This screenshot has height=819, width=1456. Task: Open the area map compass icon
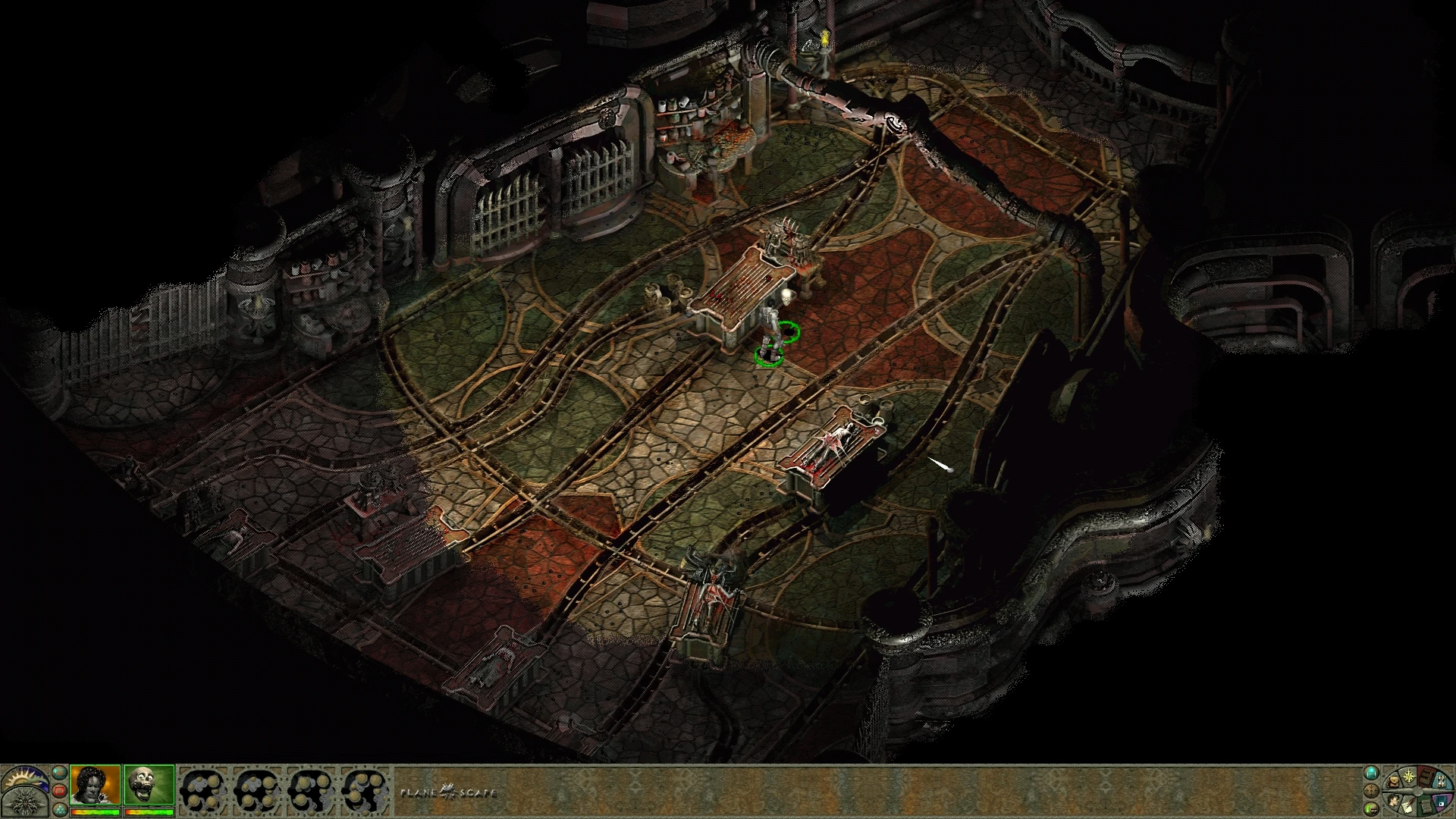click(x=1409, y=776)
